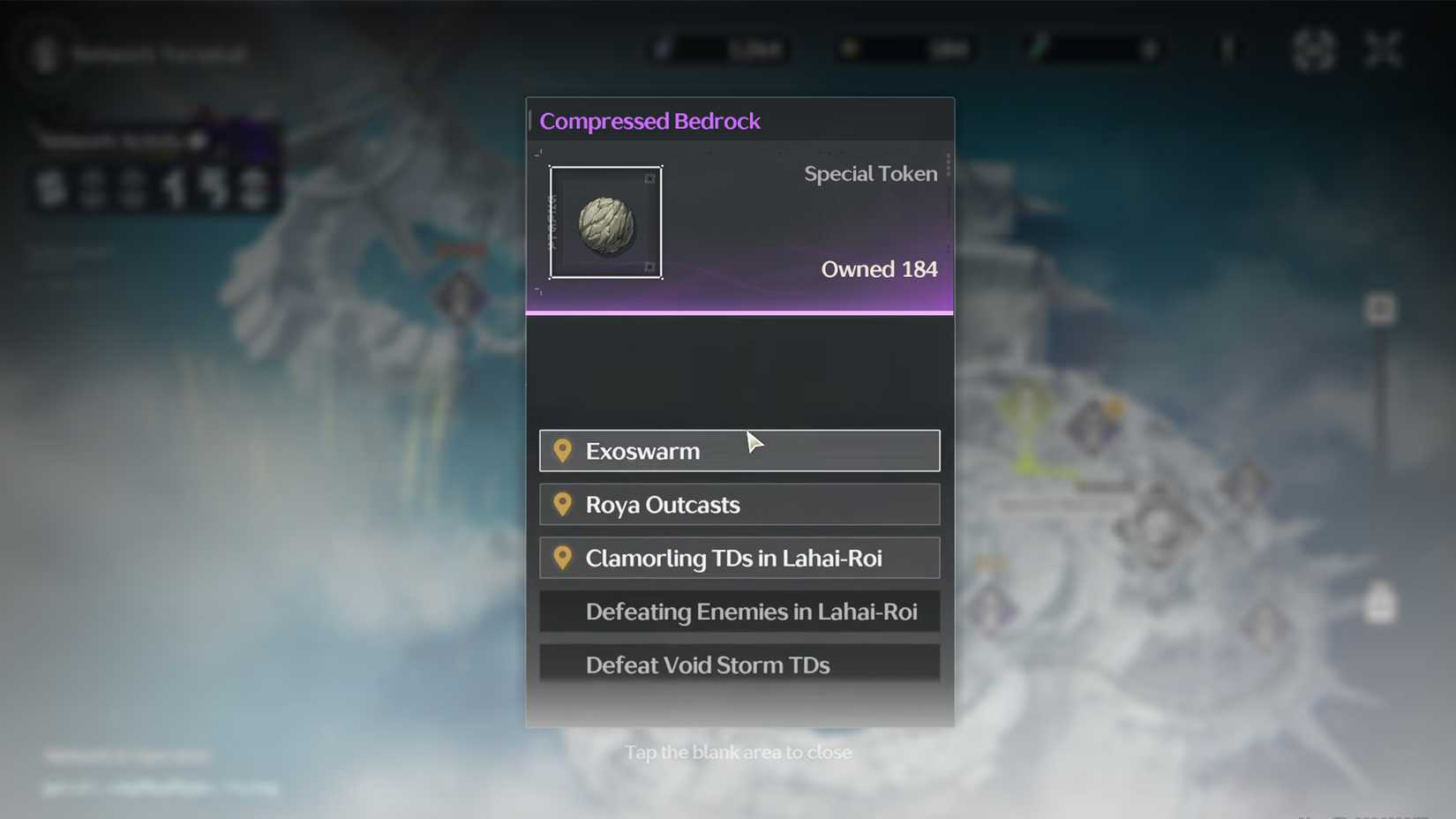This screenshot has height=819, width=1456.
Task: Click the Compressed Bedrock item thumbnail
Action: pos(605,222)
